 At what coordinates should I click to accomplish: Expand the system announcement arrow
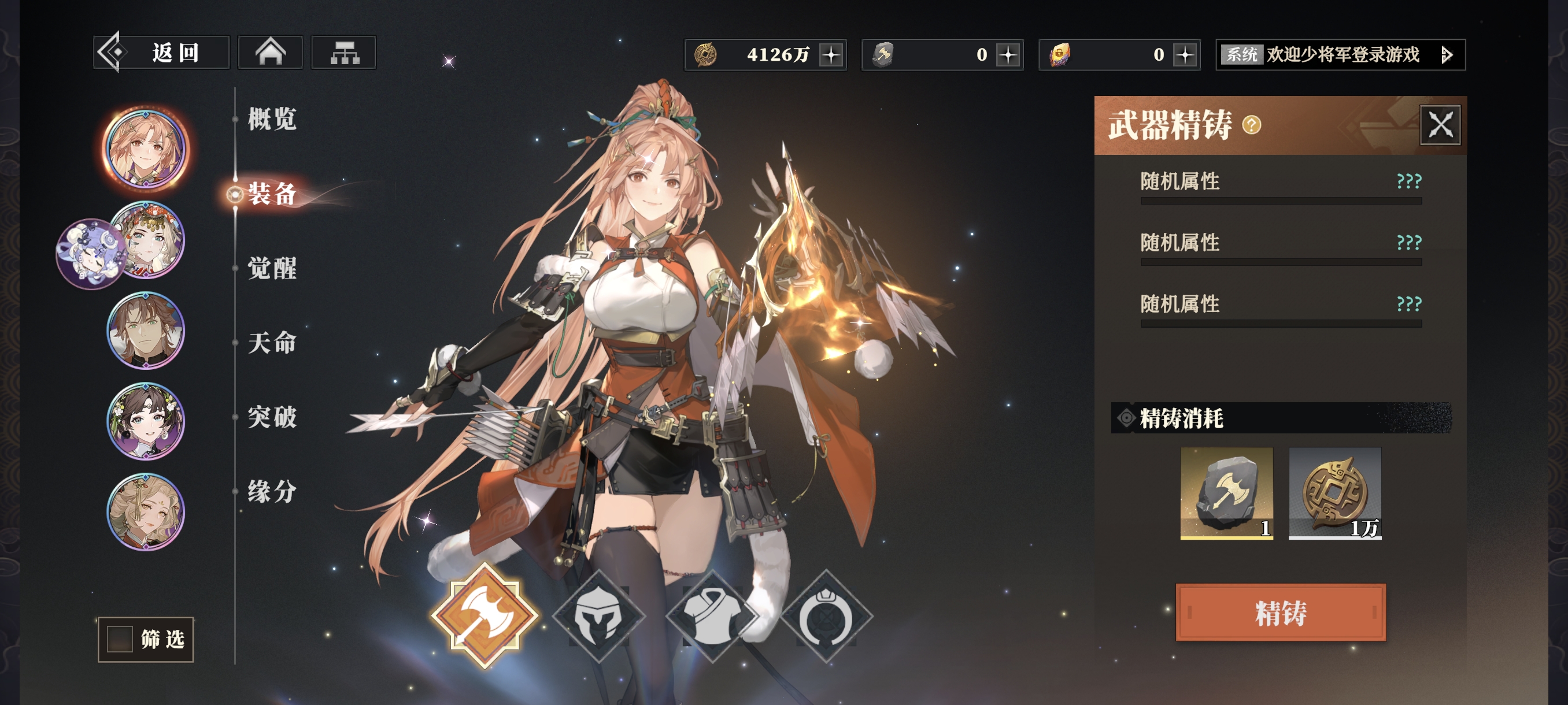(1447, 55)
